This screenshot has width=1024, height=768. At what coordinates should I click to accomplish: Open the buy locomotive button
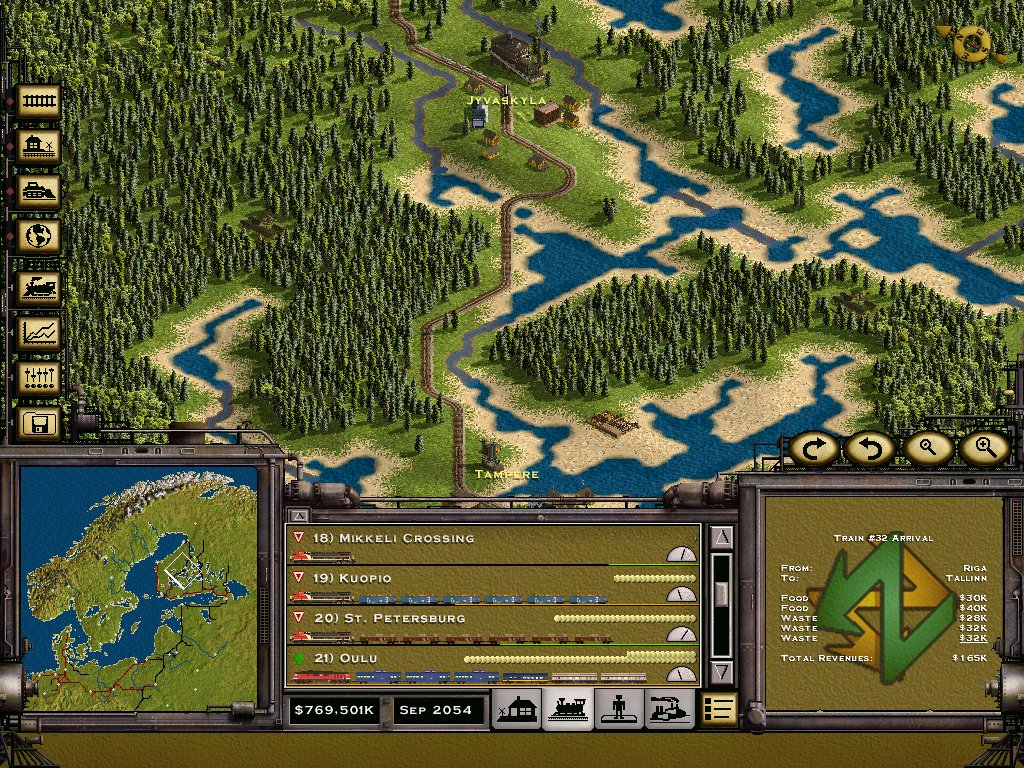click(38, 289)
